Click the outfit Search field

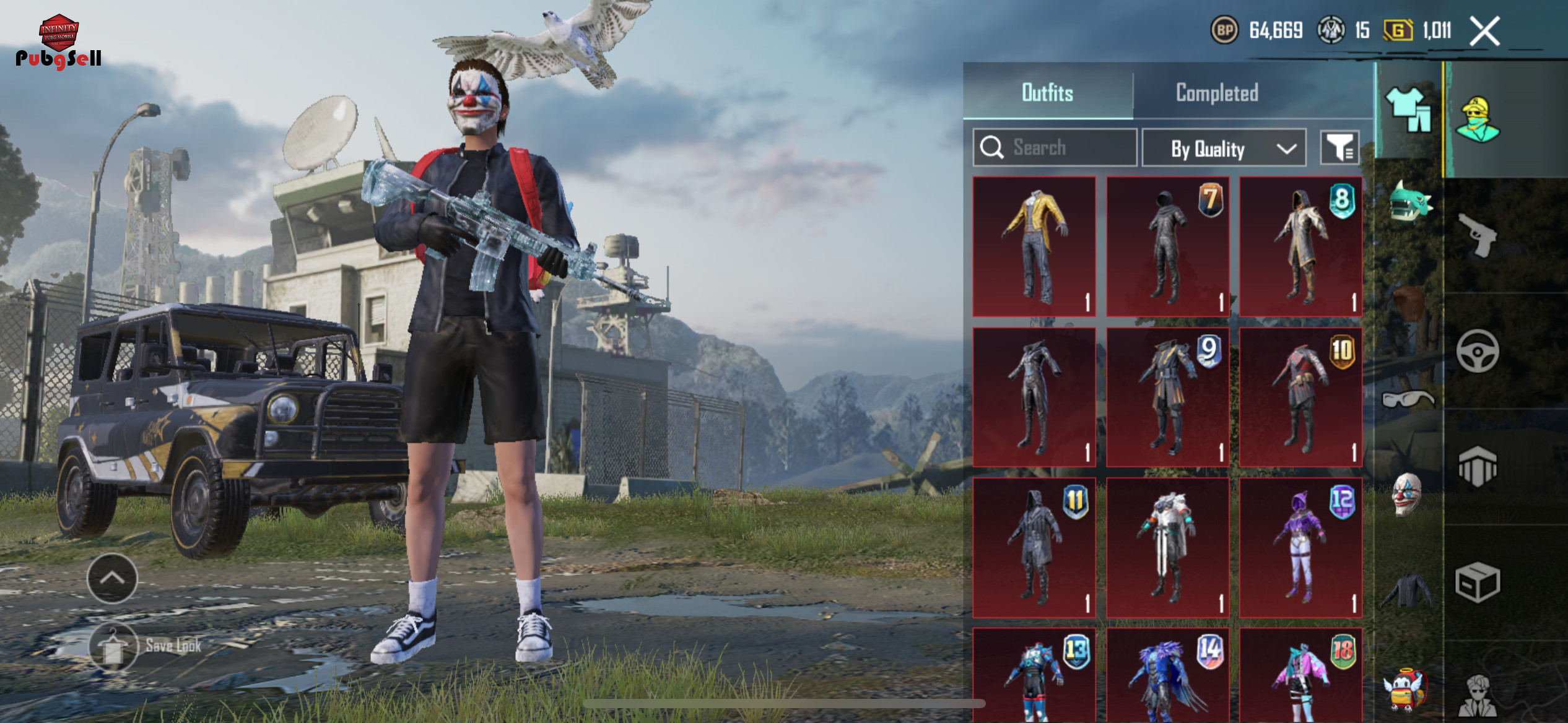coord(1055,147)
